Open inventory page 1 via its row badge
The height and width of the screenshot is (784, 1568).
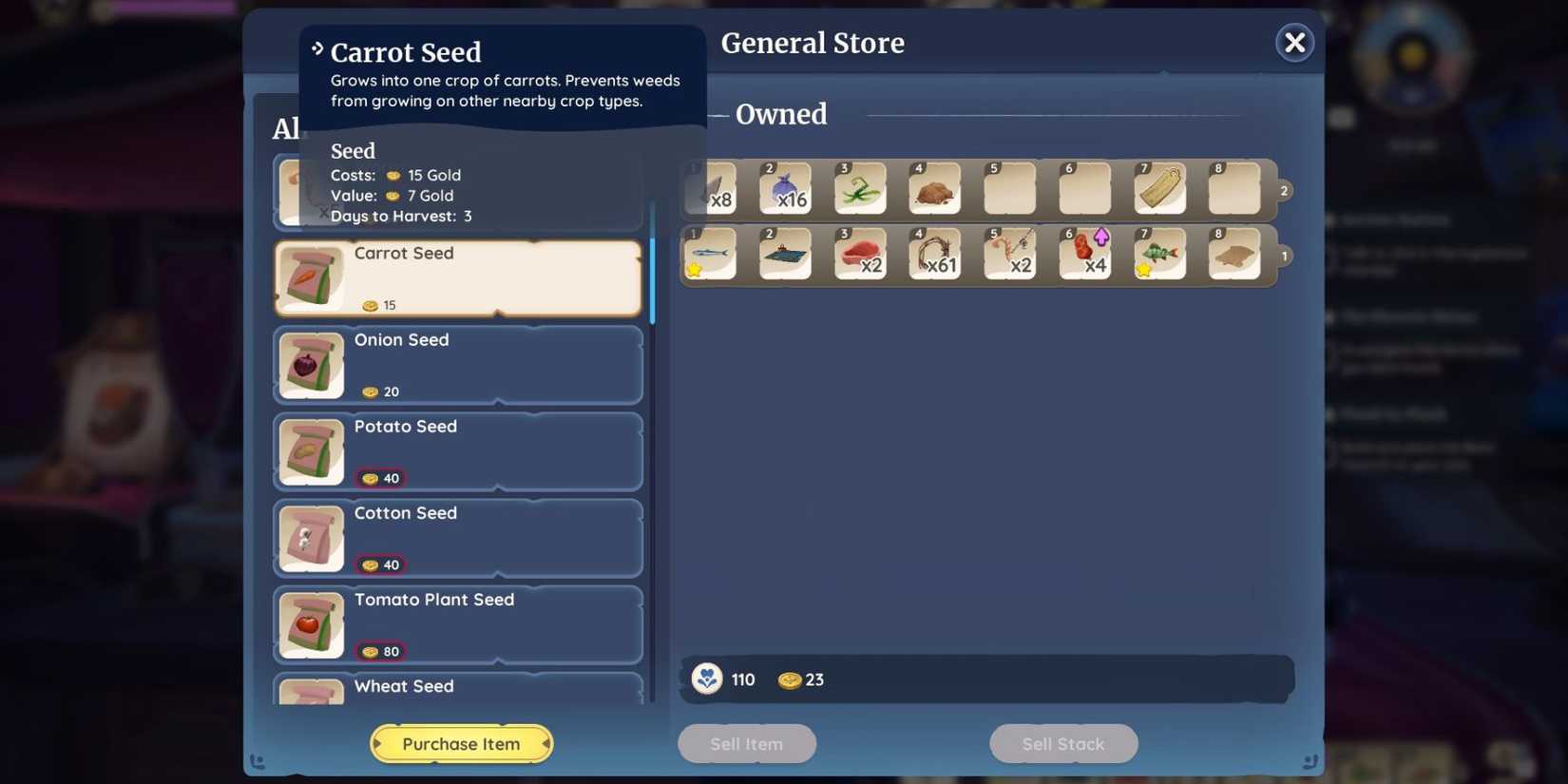[x=1284, y=255]
